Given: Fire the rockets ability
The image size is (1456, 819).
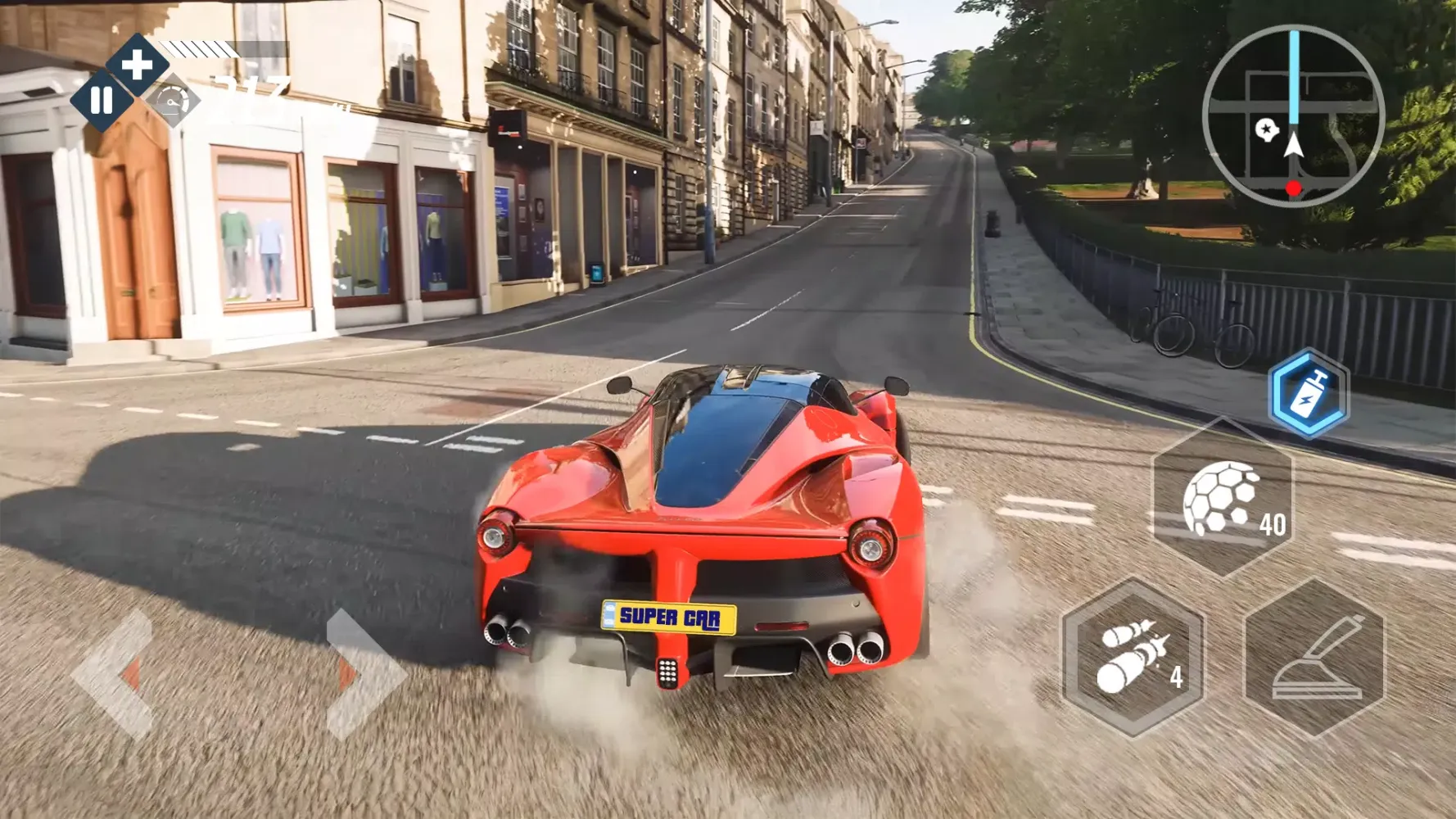Looking at the screenshot, I should point(1133,658).
